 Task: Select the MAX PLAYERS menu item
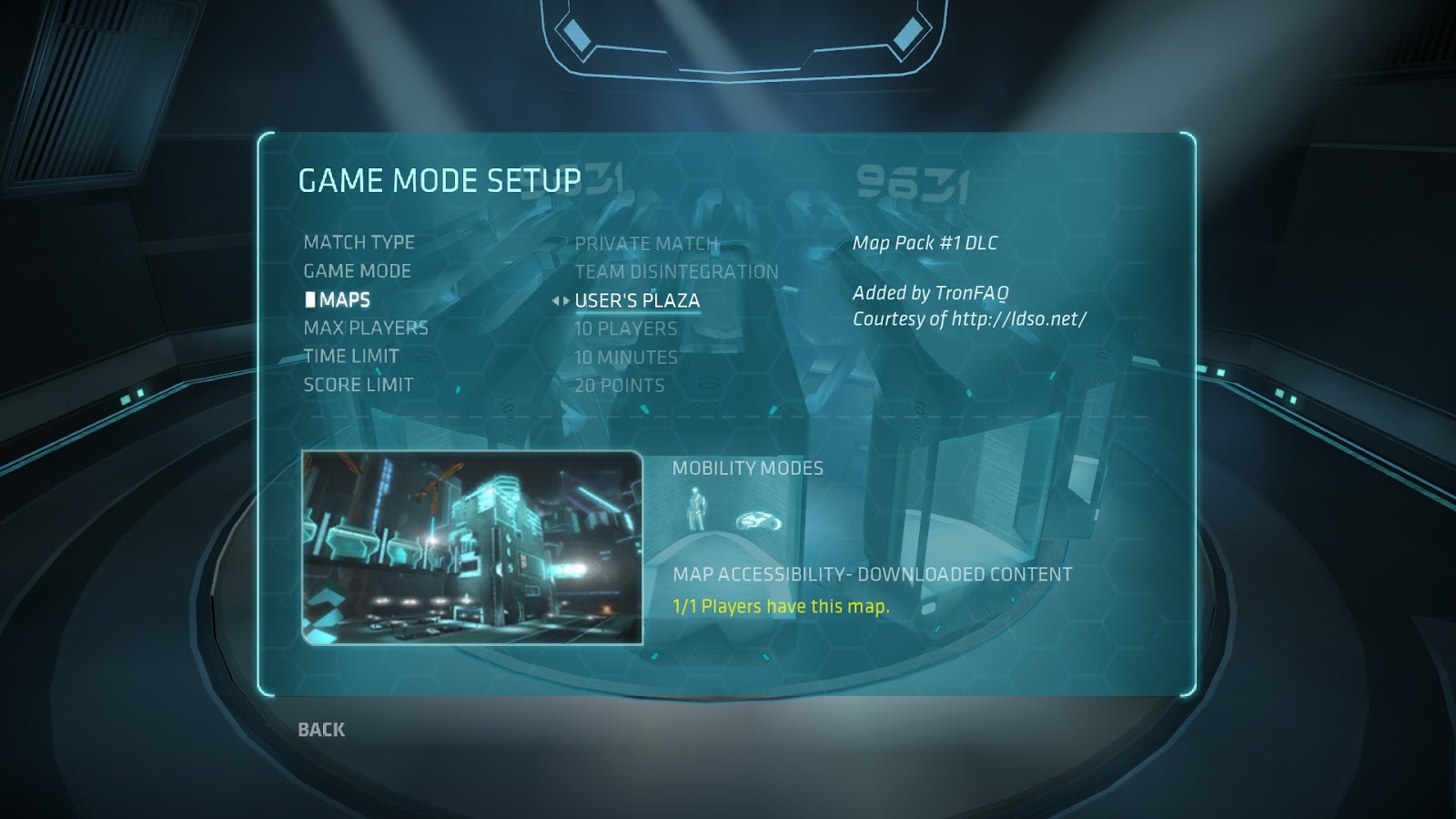coord(366,328)
